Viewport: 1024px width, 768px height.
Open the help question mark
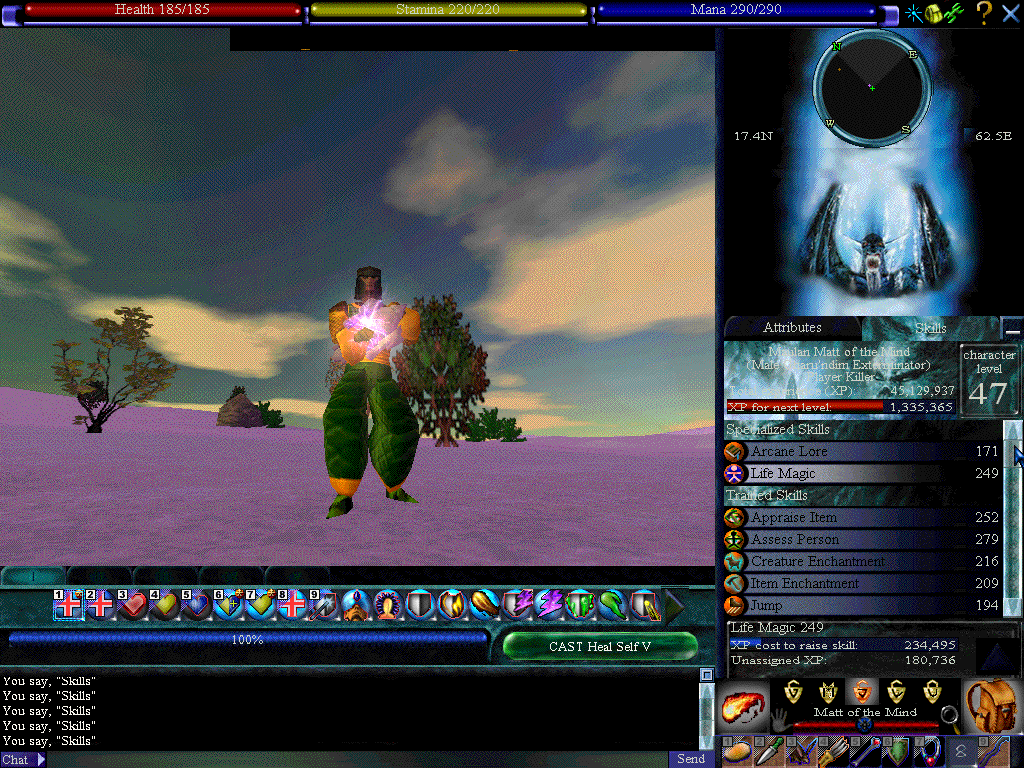(984, 13)
